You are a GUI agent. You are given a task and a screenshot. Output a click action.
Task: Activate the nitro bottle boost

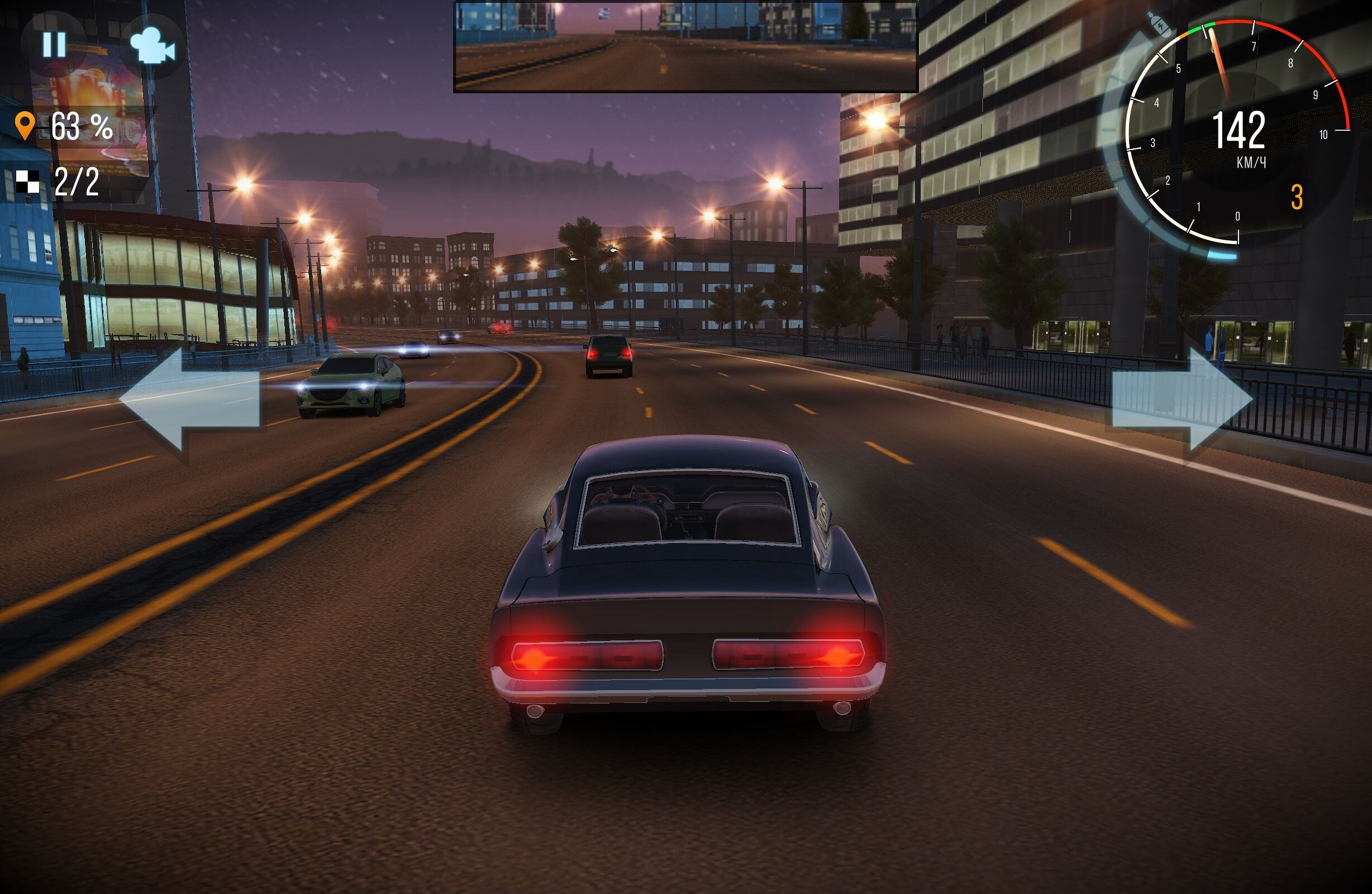click(1159, 24)
